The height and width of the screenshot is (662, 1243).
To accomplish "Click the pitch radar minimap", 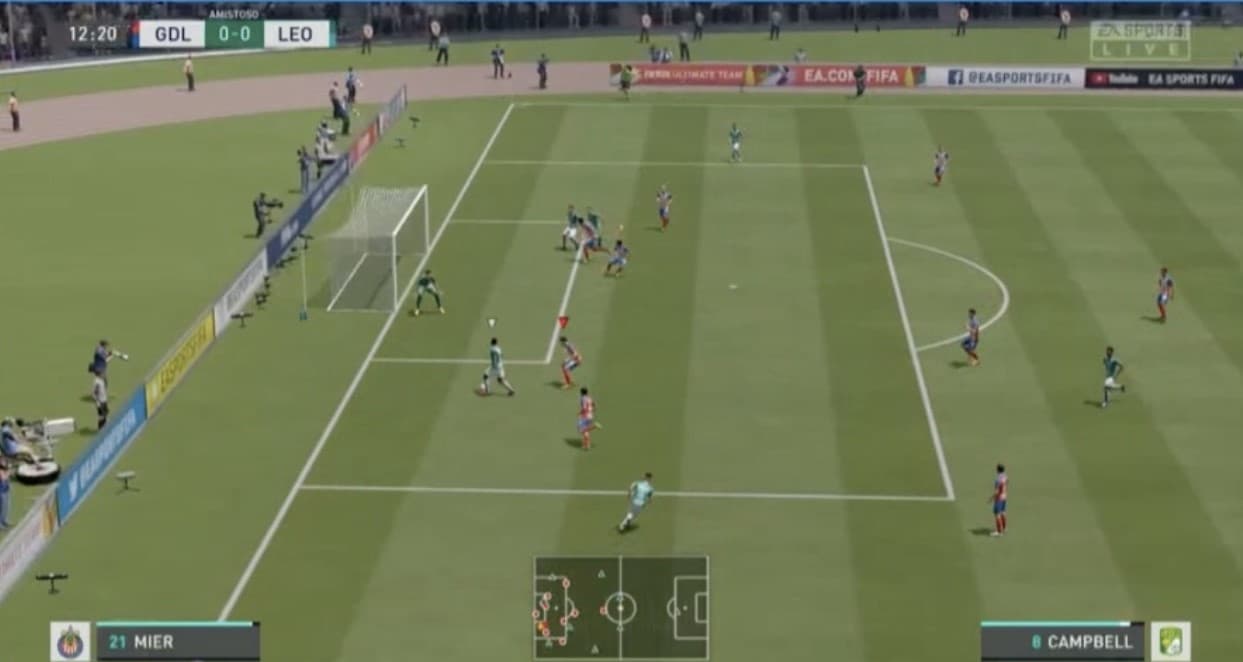I will 620,607.
